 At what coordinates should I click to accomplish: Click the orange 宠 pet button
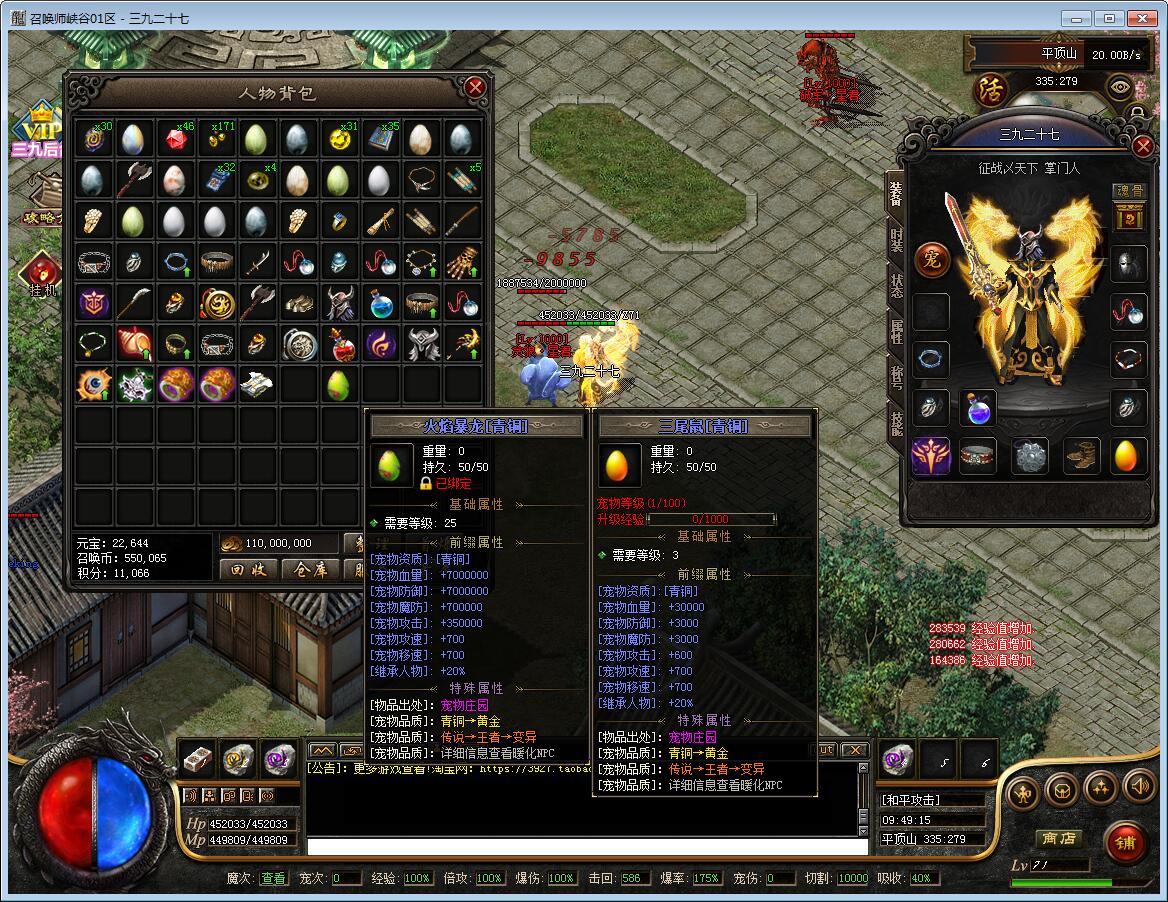pyautogui.click(x=932, y=257)
